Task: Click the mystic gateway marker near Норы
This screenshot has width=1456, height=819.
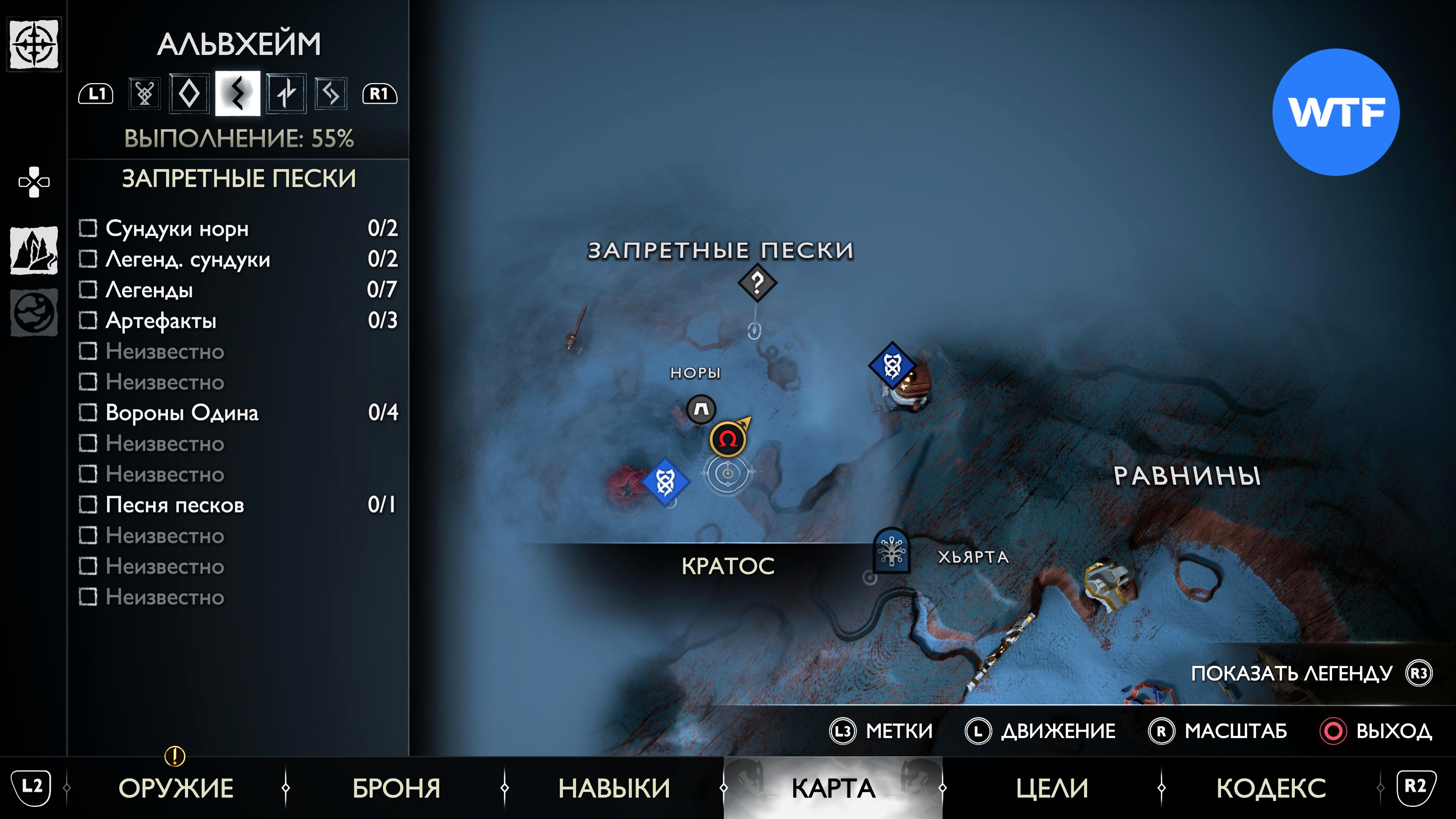Action: coord(701,409)
